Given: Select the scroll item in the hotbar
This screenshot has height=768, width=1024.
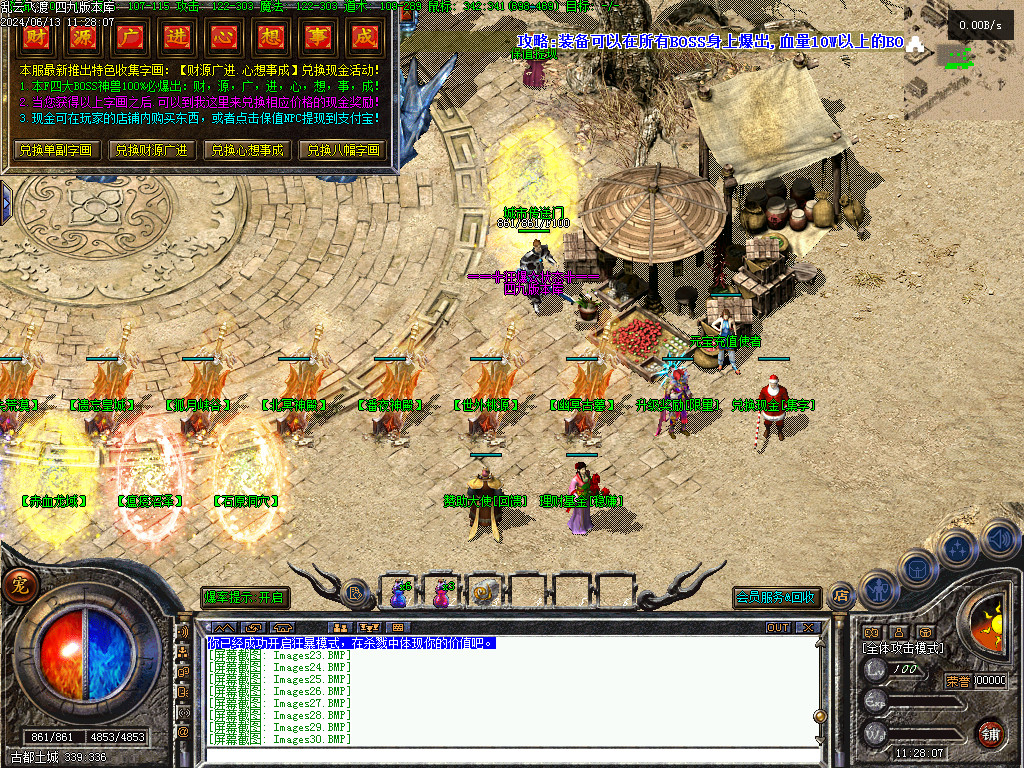Looking at the screenshot, I should 485,593.
